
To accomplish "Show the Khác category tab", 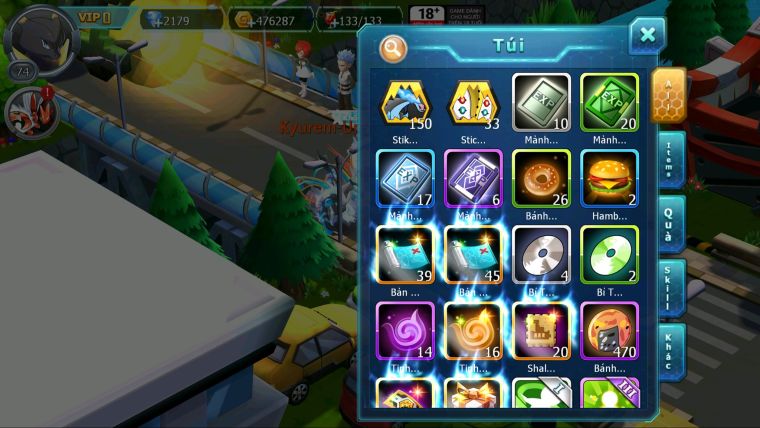I will tap(669, 351).
